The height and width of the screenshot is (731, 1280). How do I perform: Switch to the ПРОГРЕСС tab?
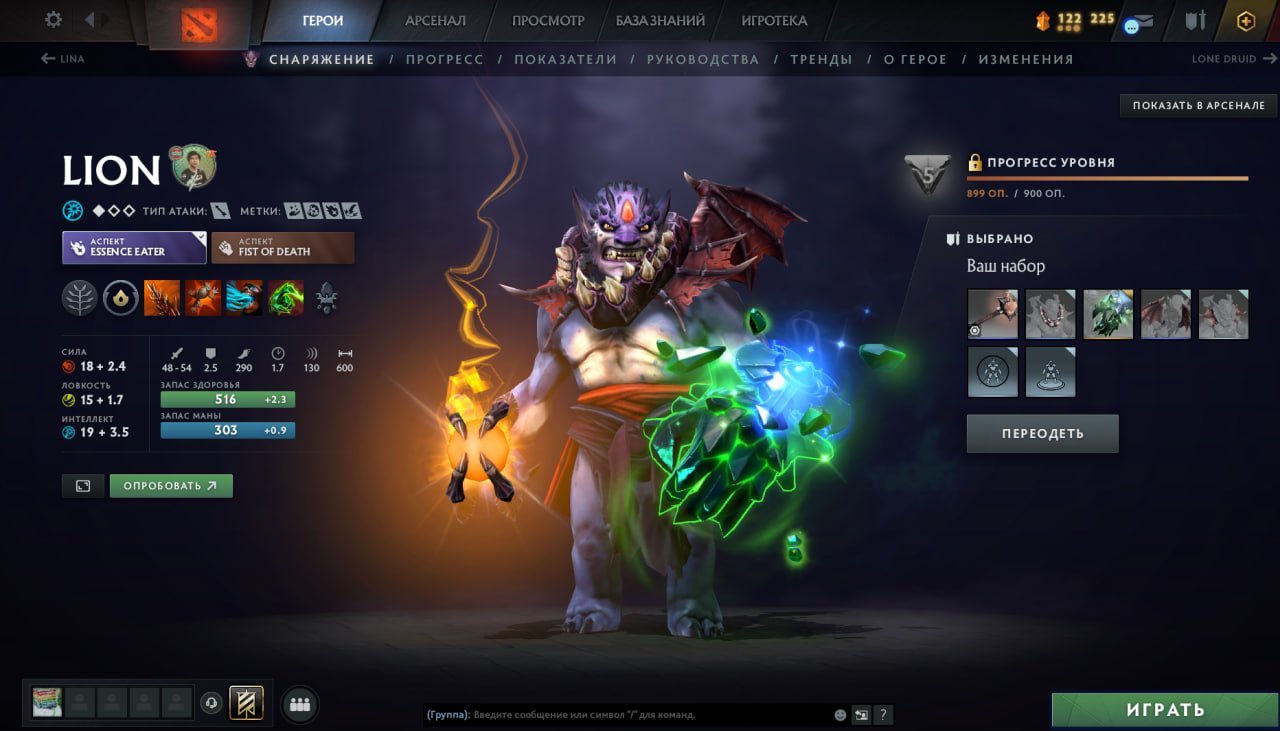coord(445,59)
